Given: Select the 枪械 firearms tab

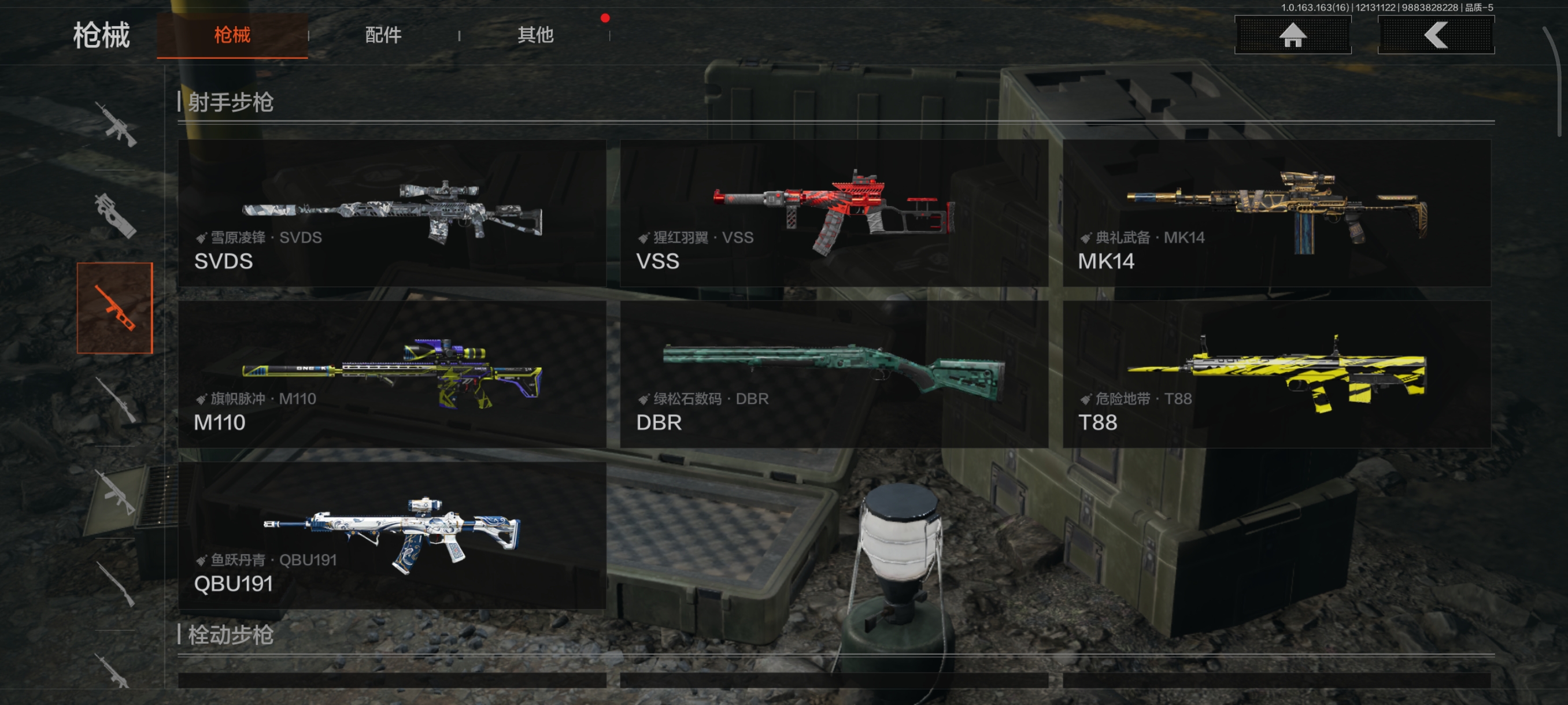Looking at the screenshot, I should click(232, 35).
